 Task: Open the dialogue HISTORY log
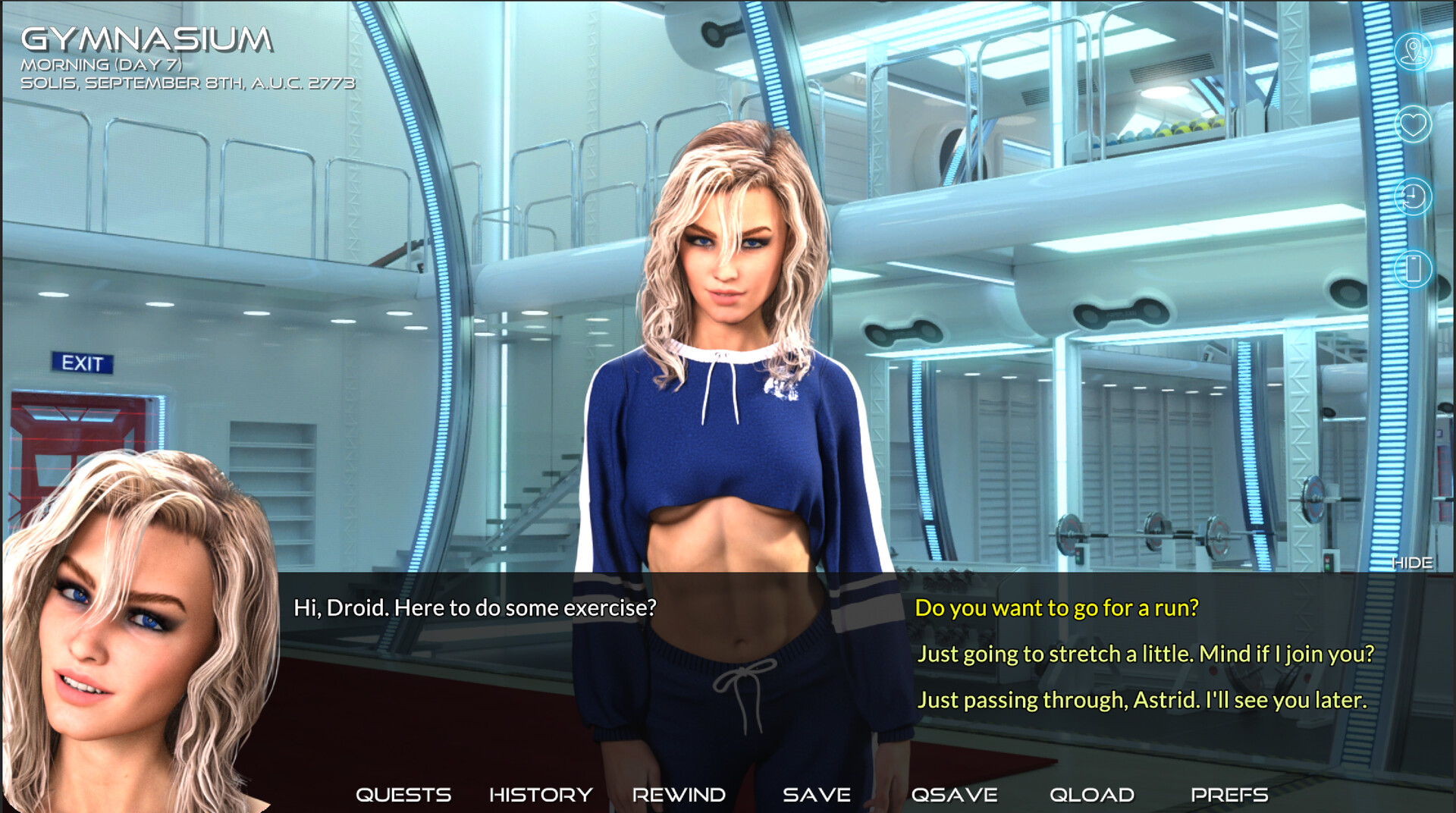point(541,795)
